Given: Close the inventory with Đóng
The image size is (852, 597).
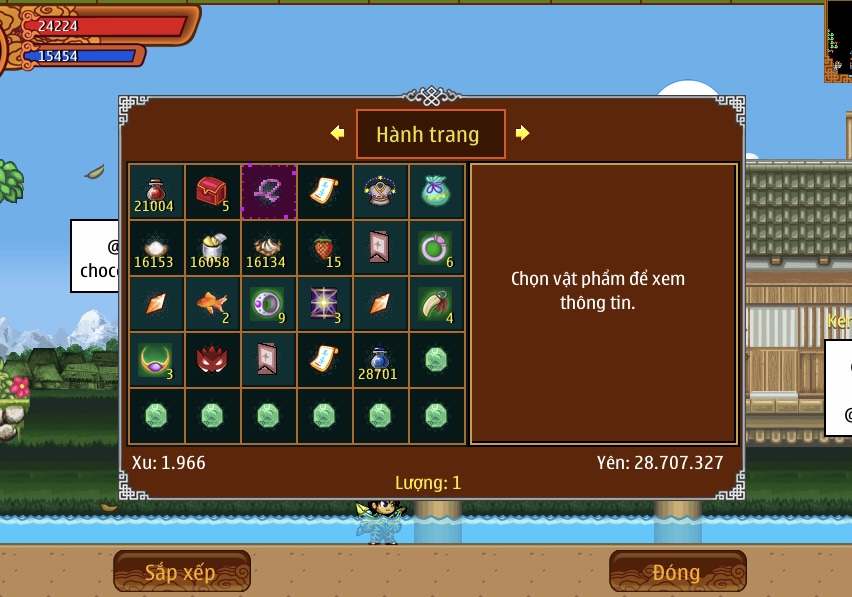Looking at the screenshot, I should (x=677, y=572).
